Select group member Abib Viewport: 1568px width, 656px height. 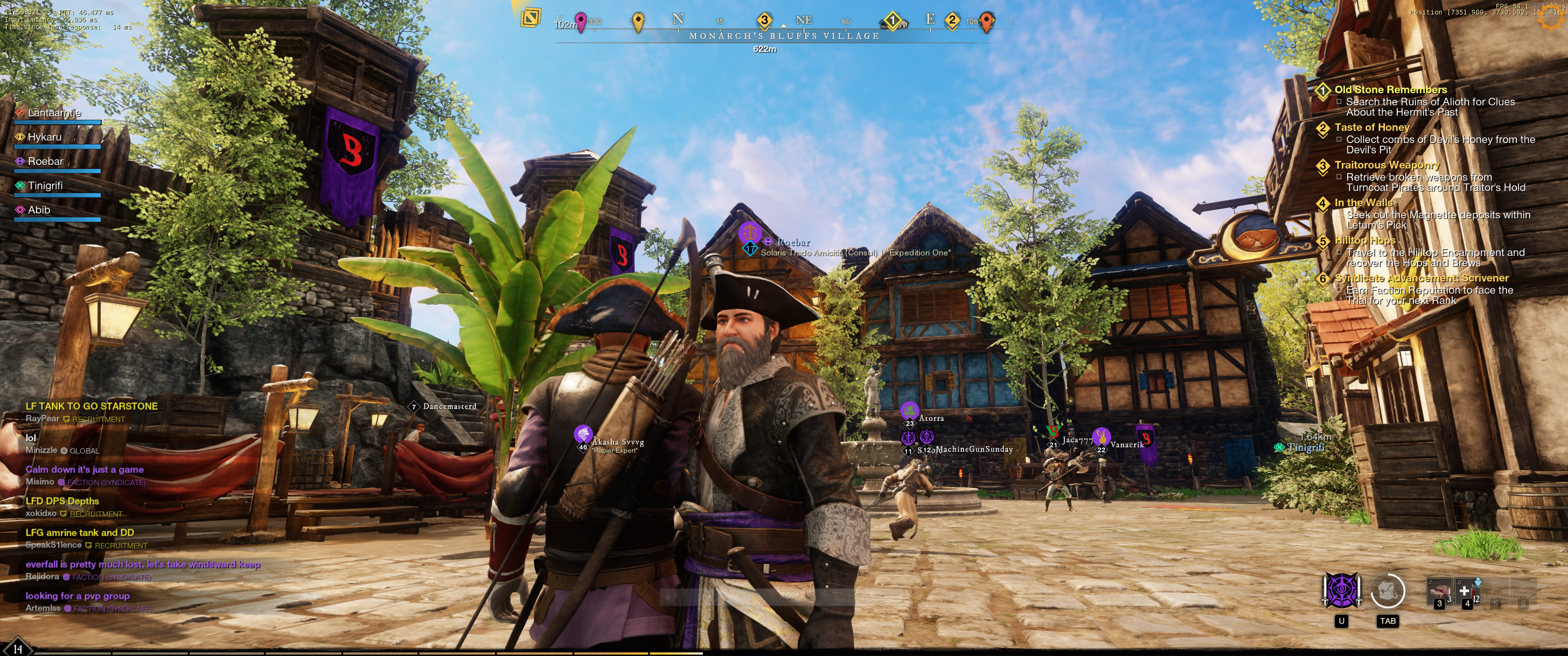tap(39, 210)
